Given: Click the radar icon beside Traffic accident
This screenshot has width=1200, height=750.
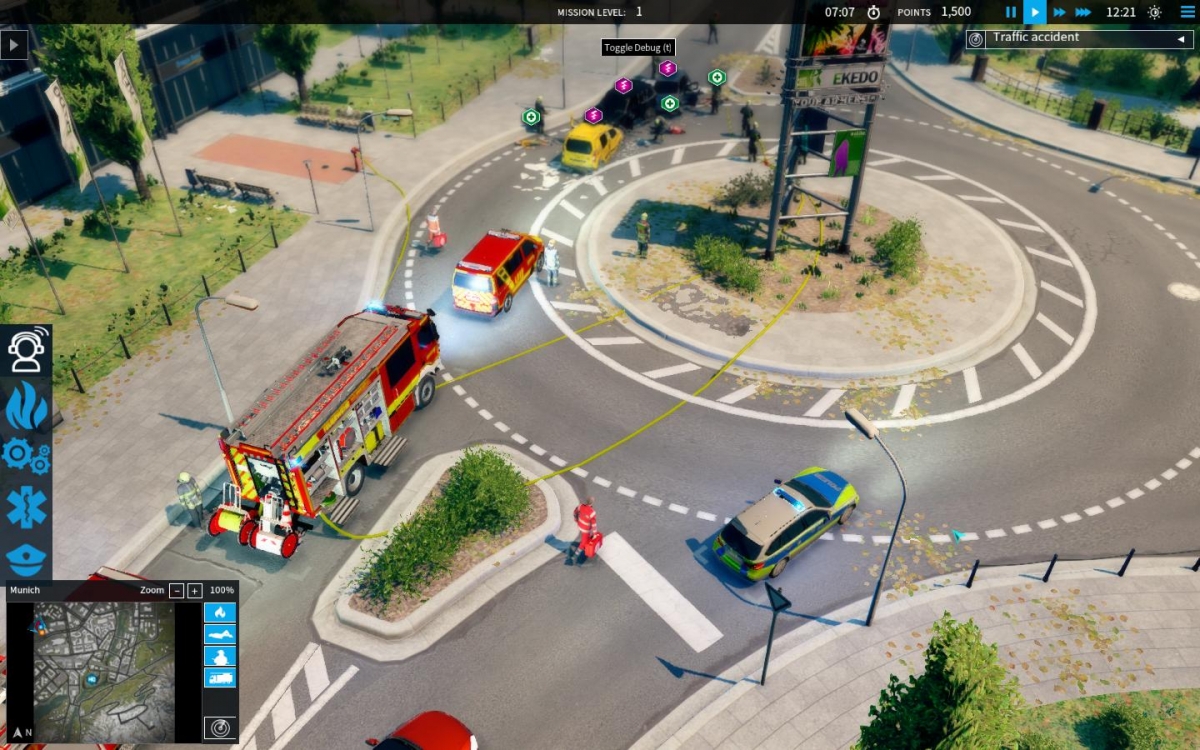Looking at the screenshot, I should (976, 39).
